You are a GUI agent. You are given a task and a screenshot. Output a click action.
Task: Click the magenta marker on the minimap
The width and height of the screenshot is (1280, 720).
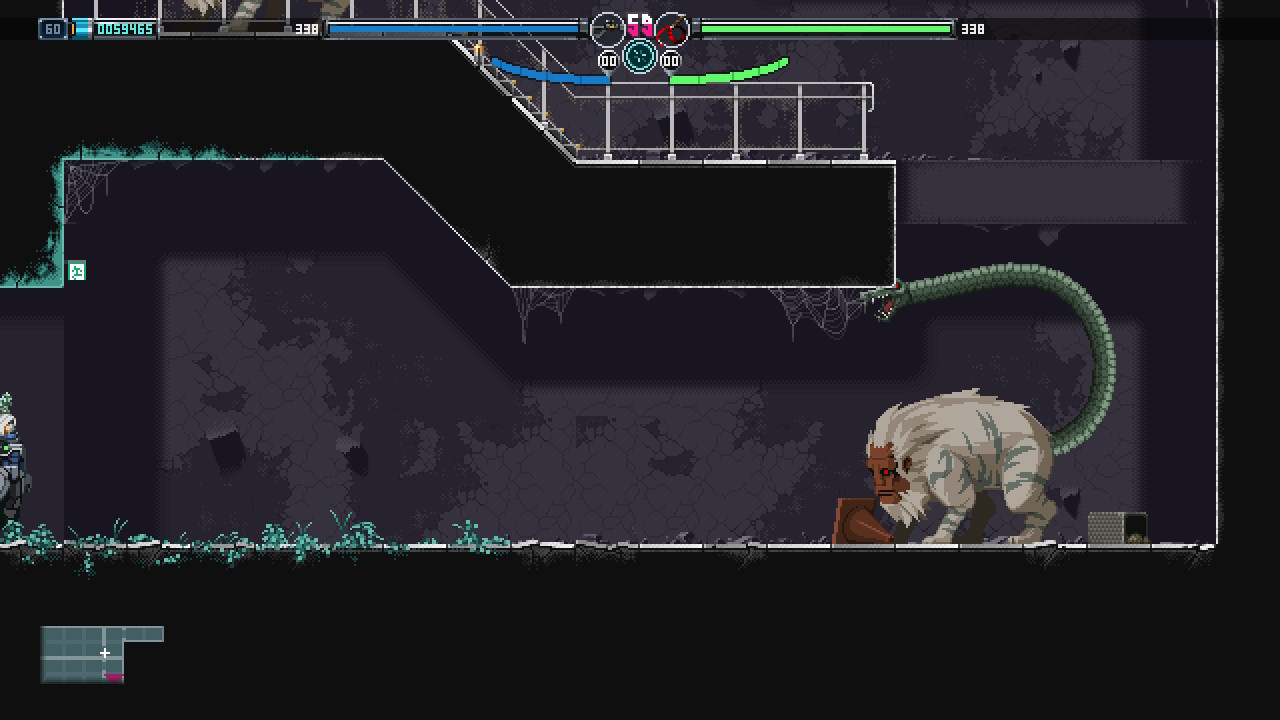point(114,677)
